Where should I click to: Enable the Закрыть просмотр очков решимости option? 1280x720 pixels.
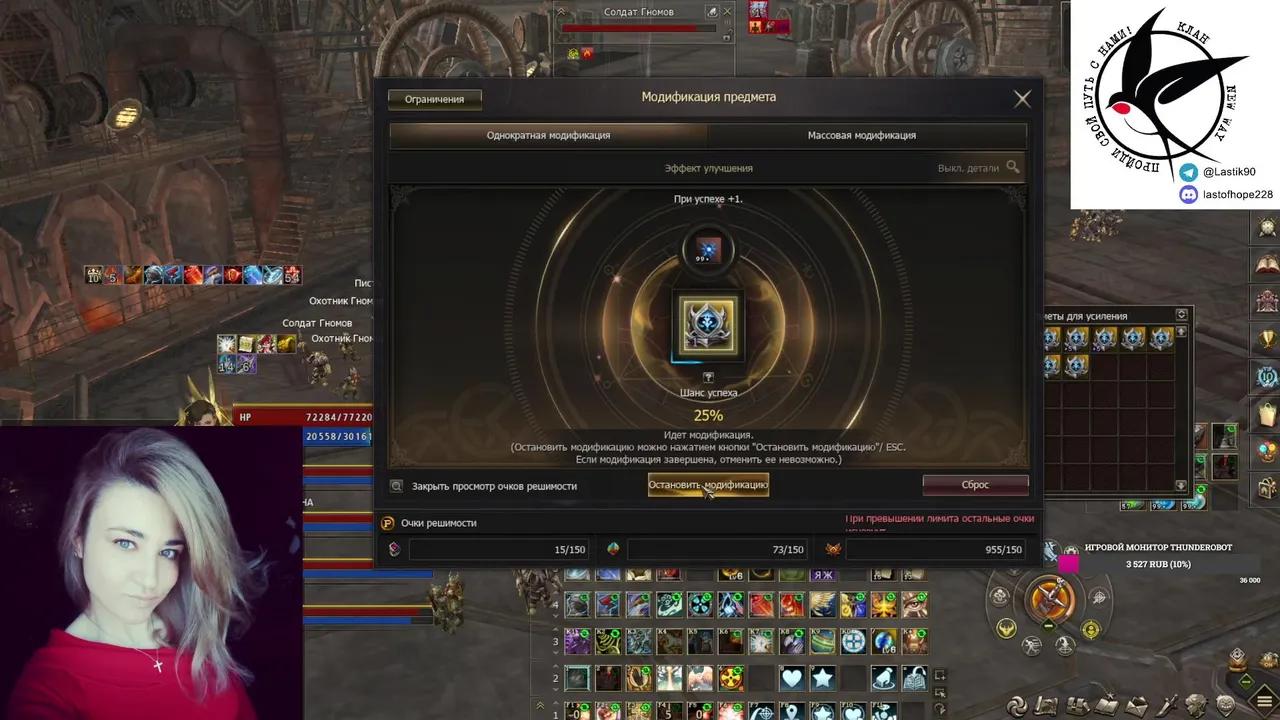pyautogui.click(x=397, y=486)
